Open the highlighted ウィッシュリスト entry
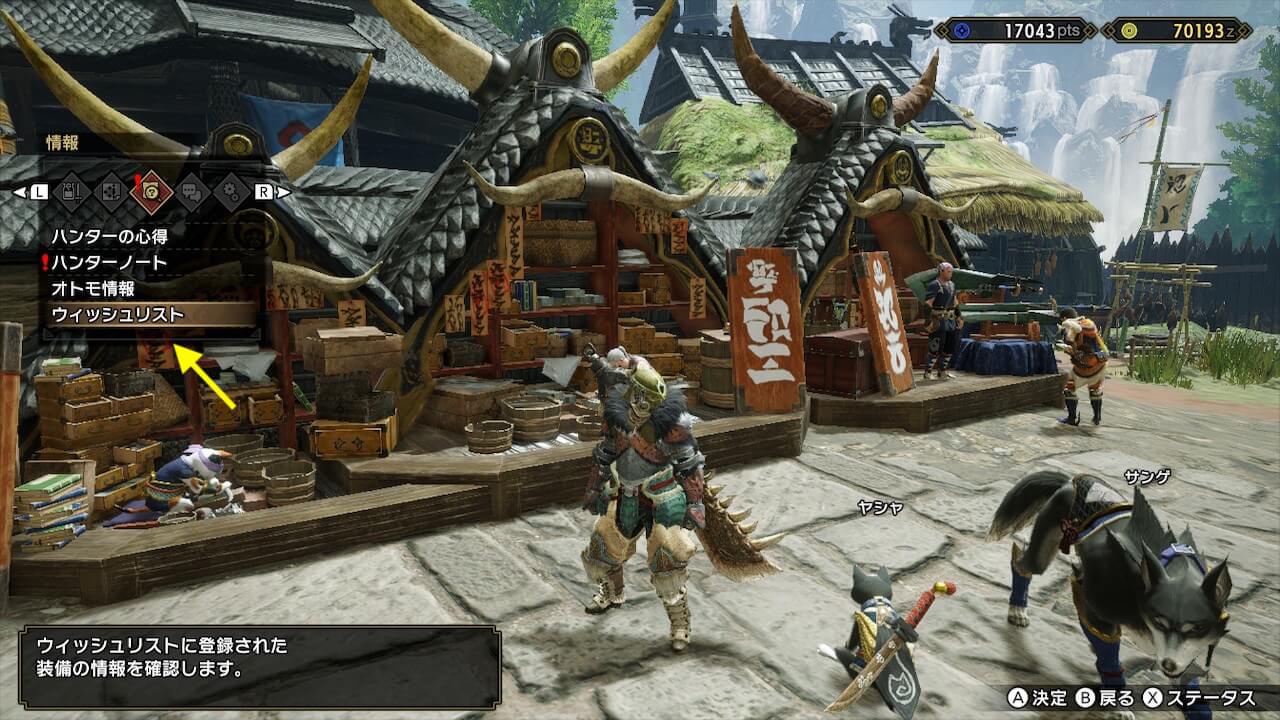Screen dimensions: 1280x720 click(x=118, y=314)
